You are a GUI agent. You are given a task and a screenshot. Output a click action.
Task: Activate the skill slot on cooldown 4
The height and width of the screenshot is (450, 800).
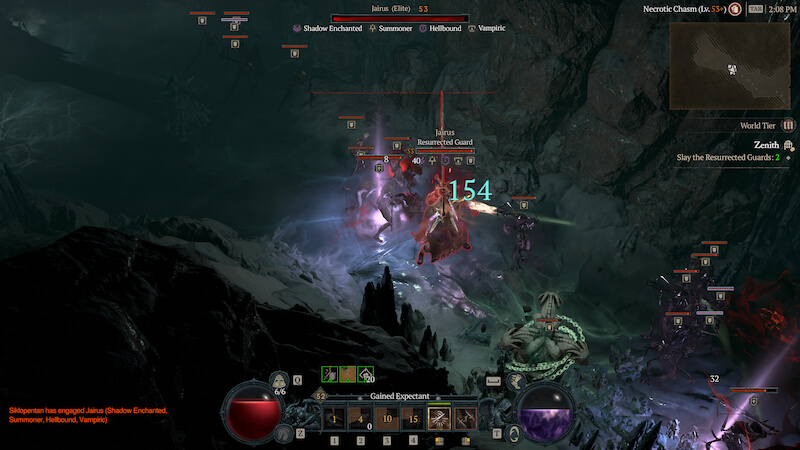pos(360,418)
